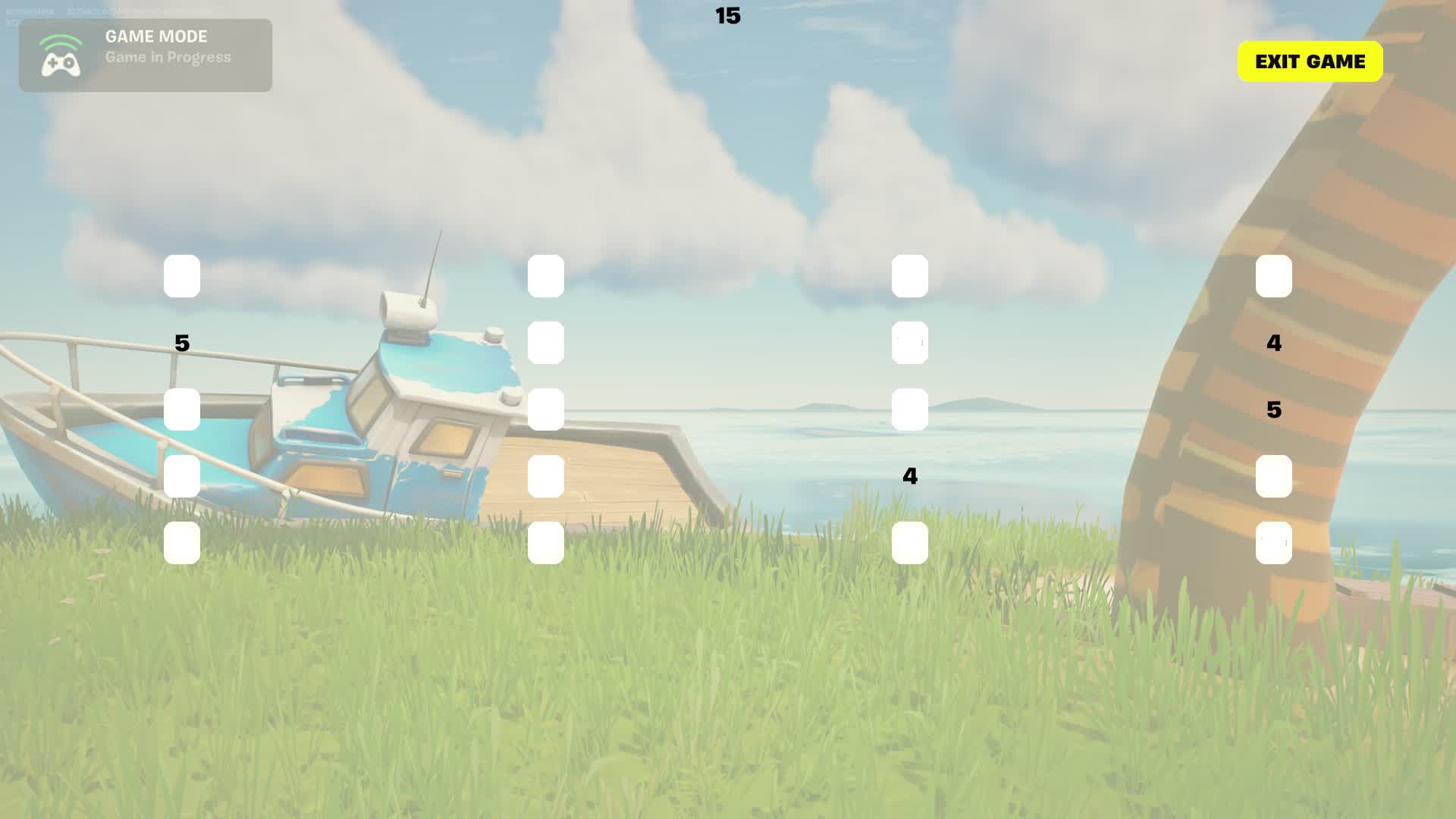Click the second tile from top in column two

pyautogui.click(x=546, y=343)
